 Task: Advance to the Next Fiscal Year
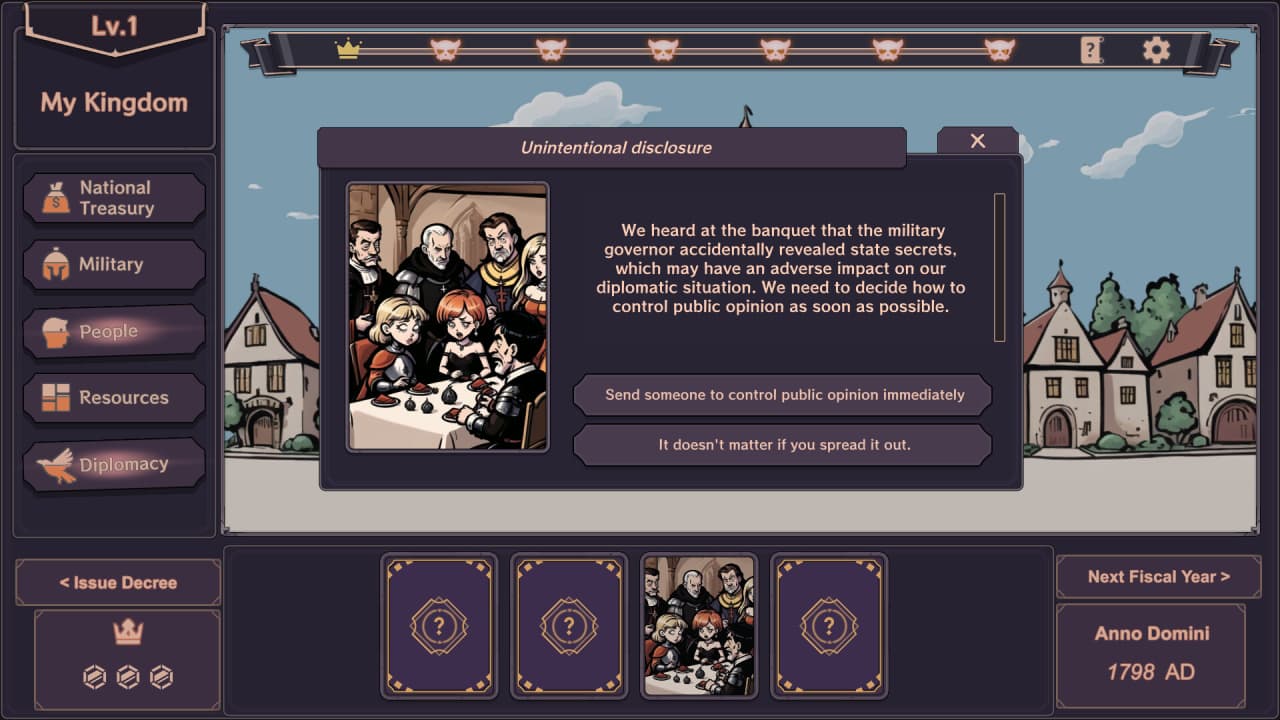[1158, 577]
